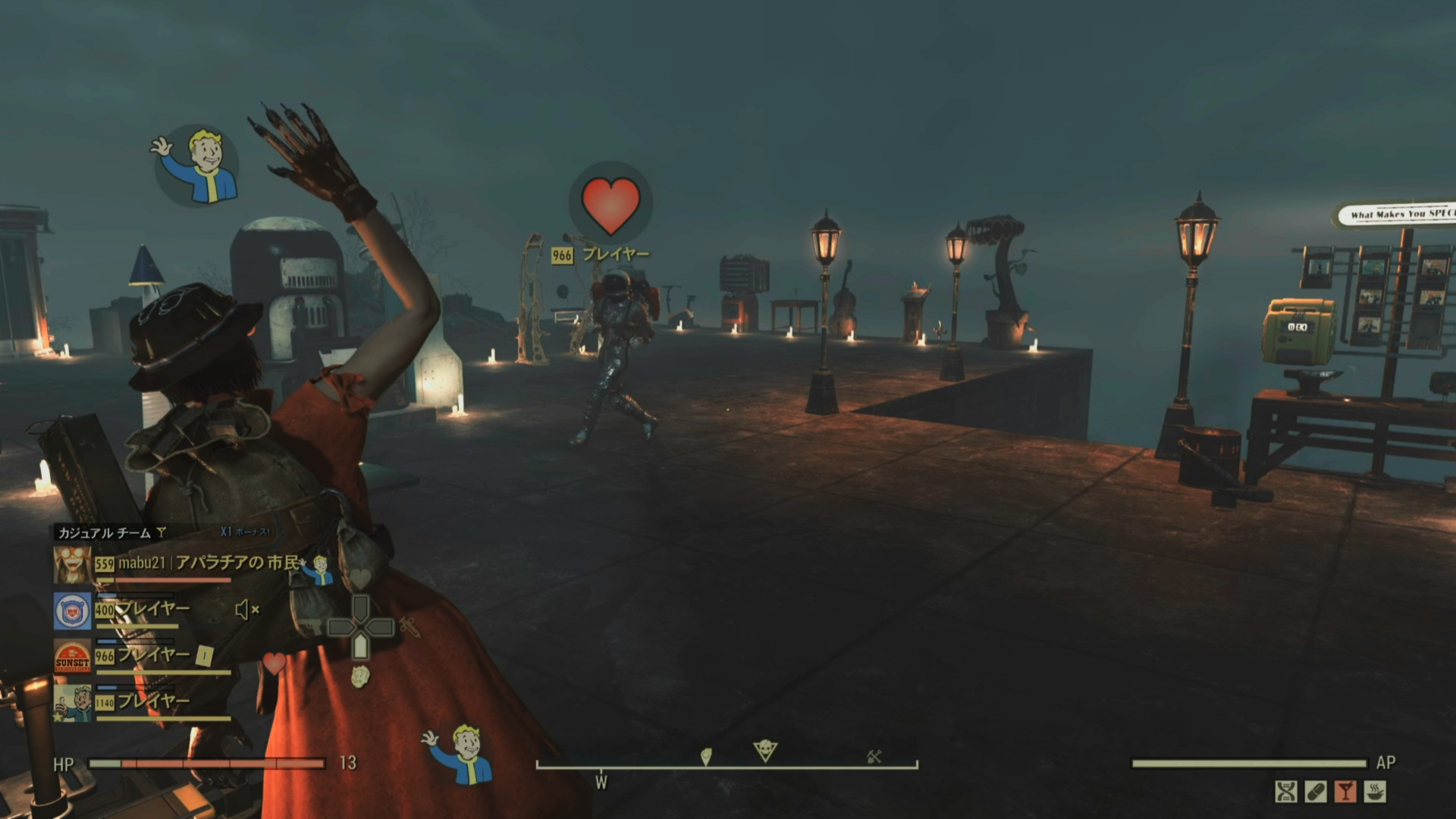Image resolution: width=1456 pixels, height=819 pixels.
Task: Select the Vault Boy face quick slot
Action: 360,676
